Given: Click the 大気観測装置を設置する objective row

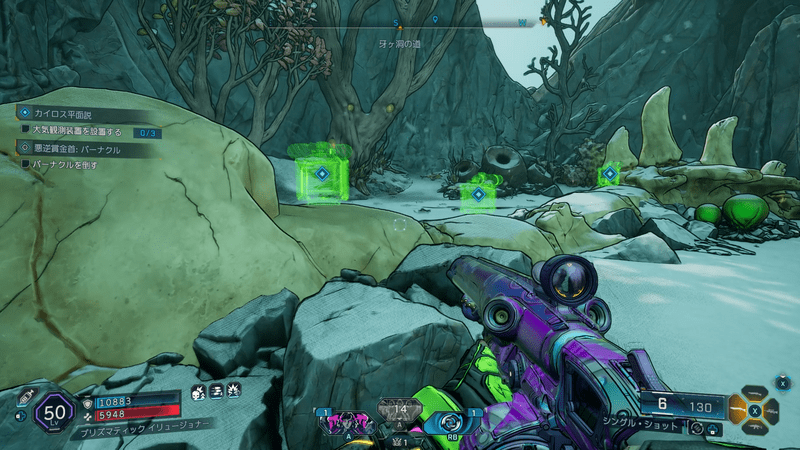Looking at the screenshot, I should 76,131.
